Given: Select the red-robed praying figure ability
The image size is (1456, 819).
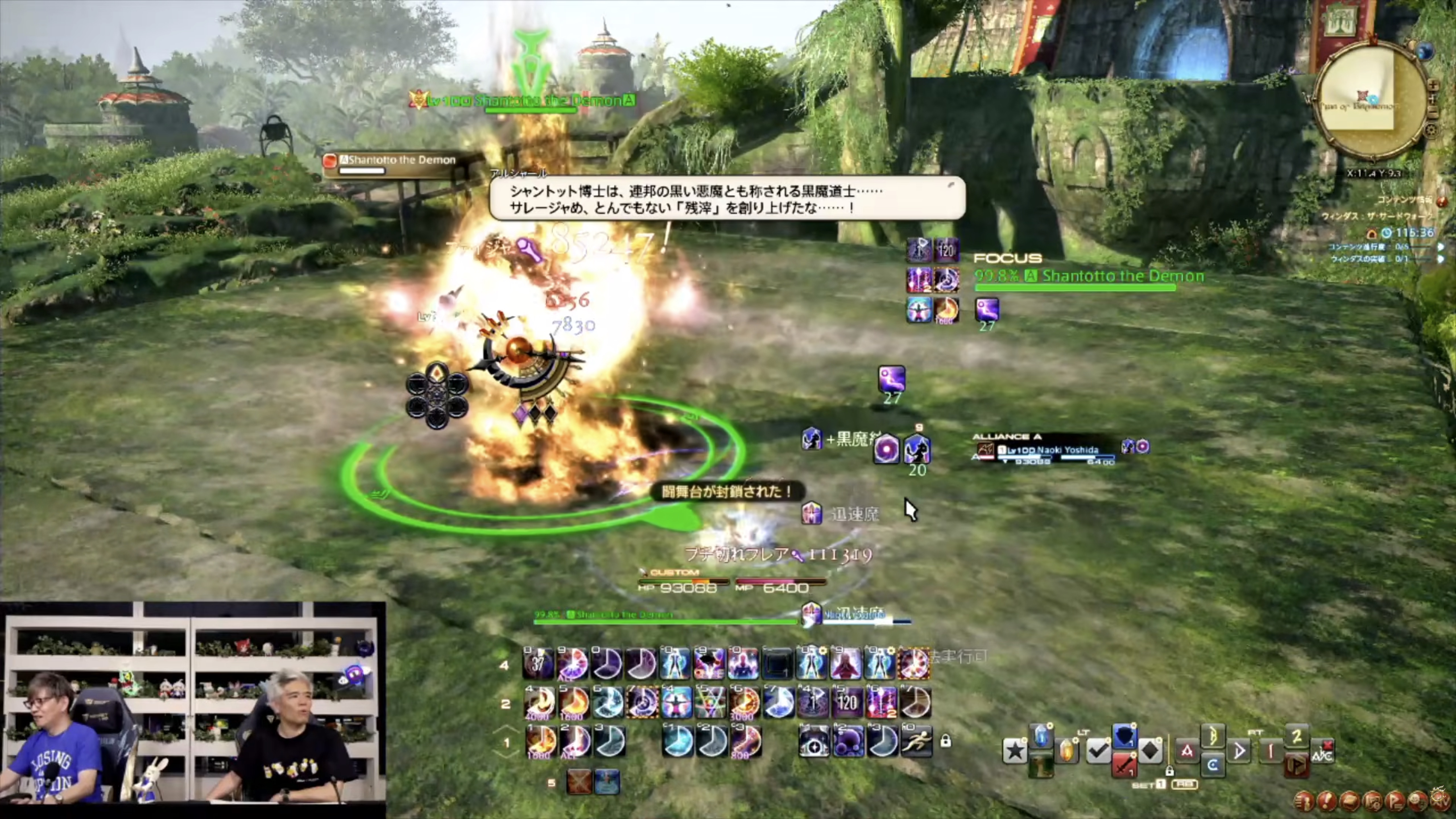Looking at the screenshot, I should click(845, 663).
